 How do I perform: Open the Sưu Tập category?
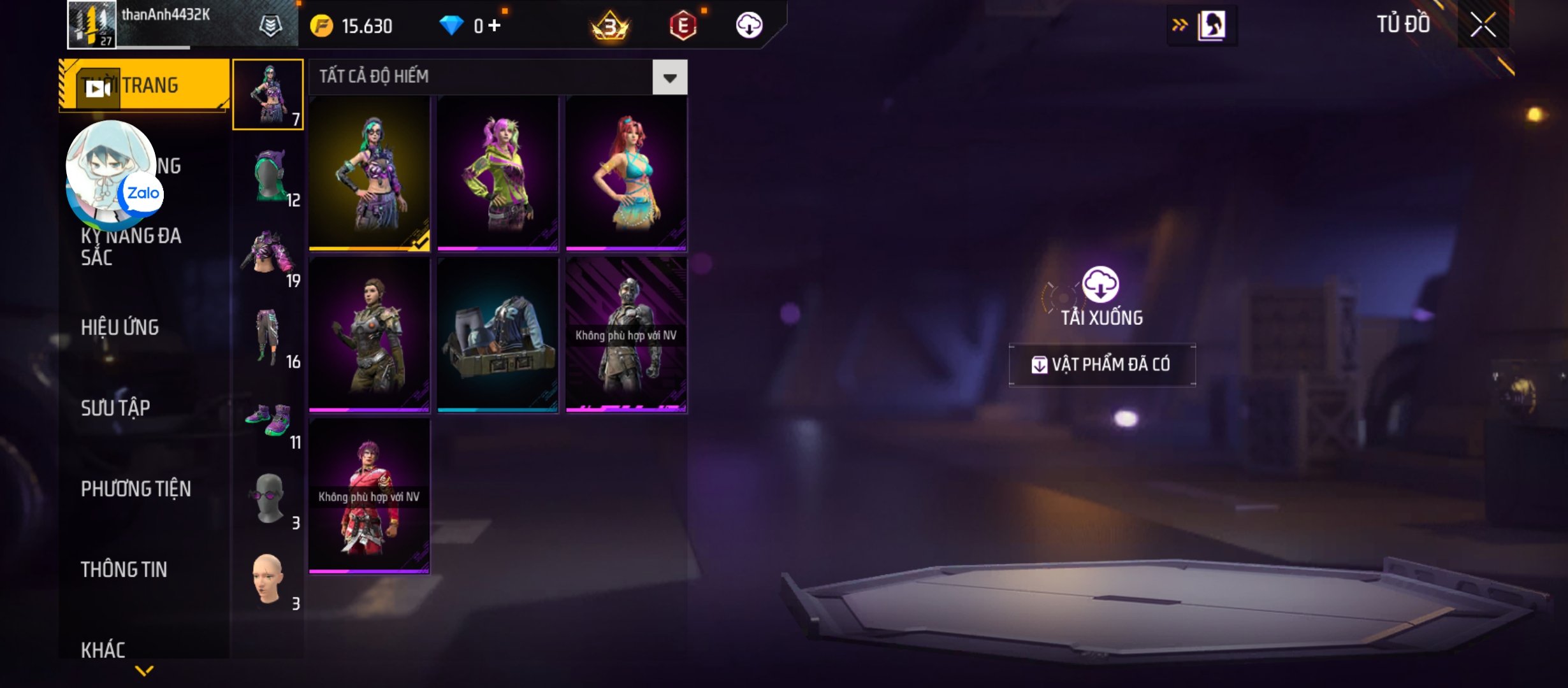115,408
